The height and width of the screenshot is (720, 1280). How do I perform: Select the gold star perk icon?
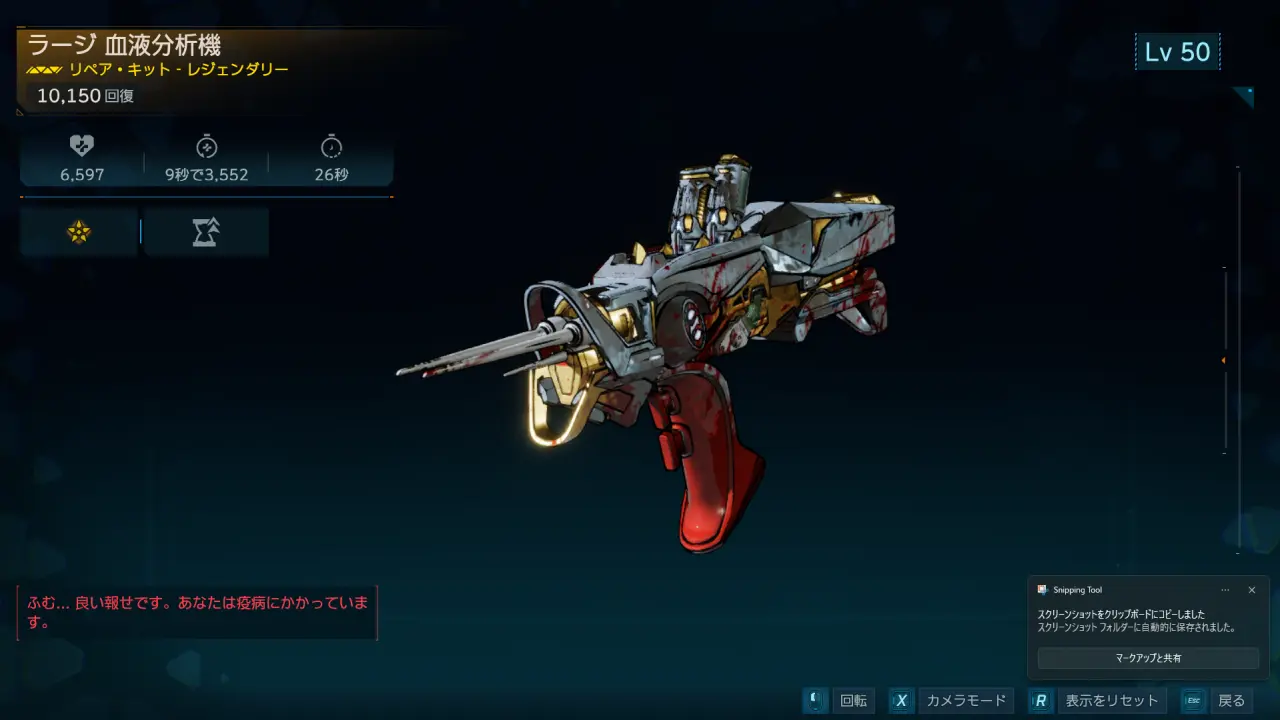click(79, 232)
